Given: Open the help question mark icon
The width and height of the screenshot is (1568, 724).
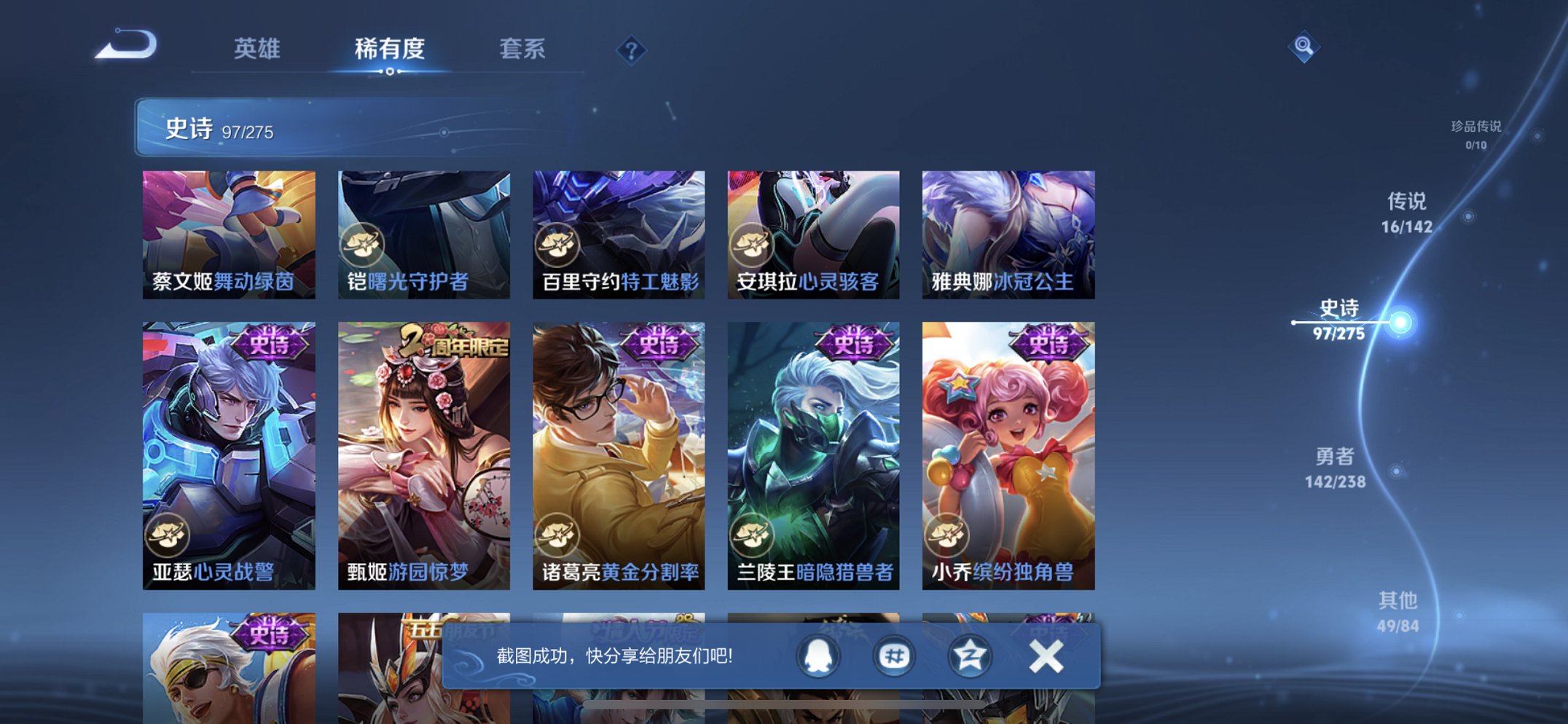Looking at the screenshot, I should pyautogui.click(x=631, y=50).
